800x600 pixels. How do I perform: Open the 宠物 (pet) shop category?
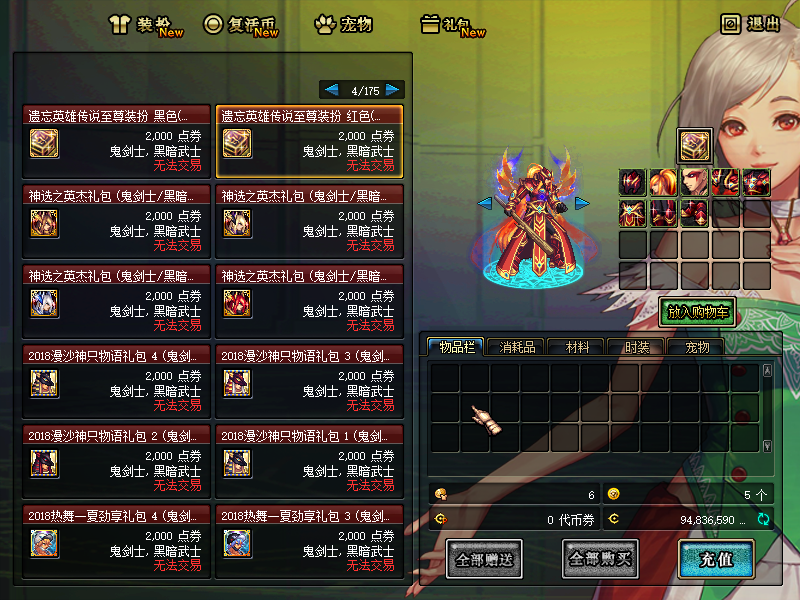point(344,25)
